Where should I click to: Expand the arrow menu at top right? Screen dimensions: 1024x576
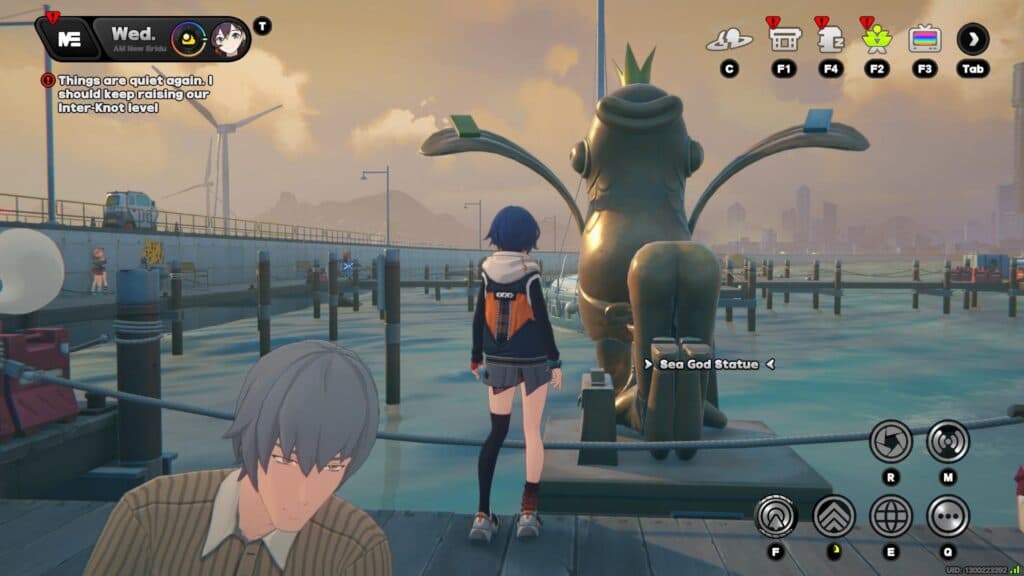tap(972, 39)
